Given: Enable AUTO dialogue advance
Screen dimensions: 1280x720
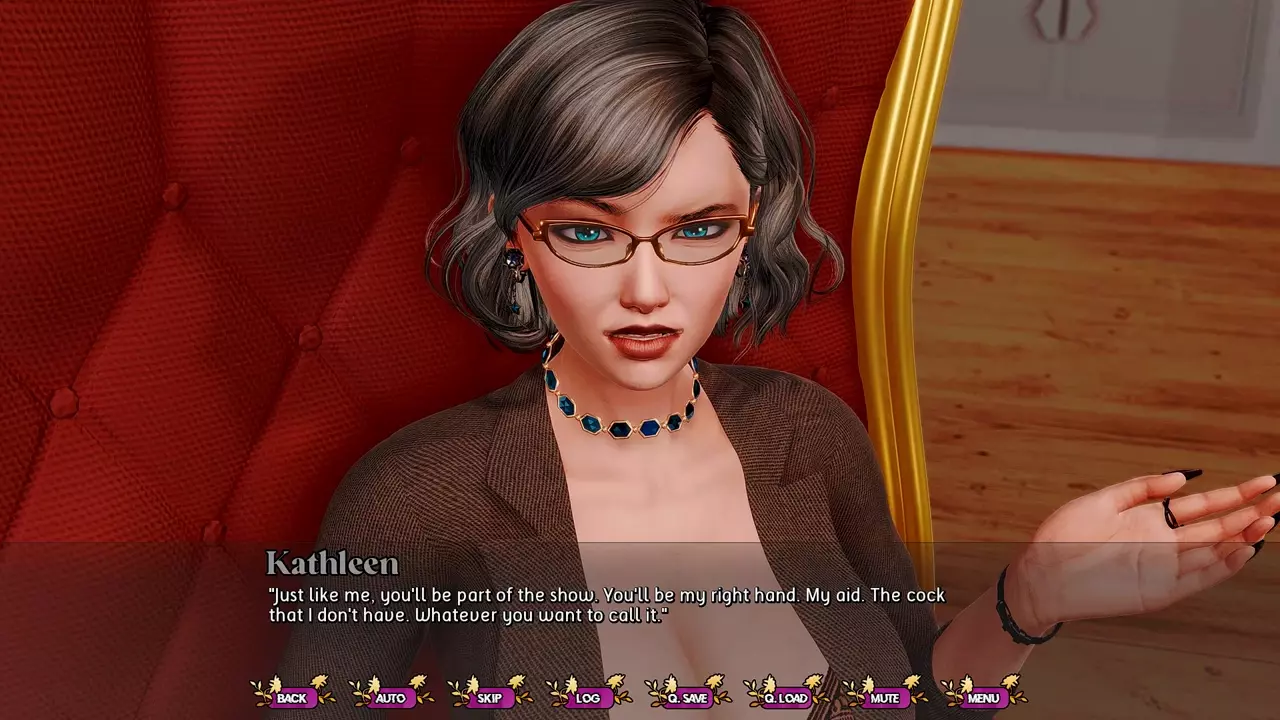Looking at the screenshot, I should tap(391, 697).
